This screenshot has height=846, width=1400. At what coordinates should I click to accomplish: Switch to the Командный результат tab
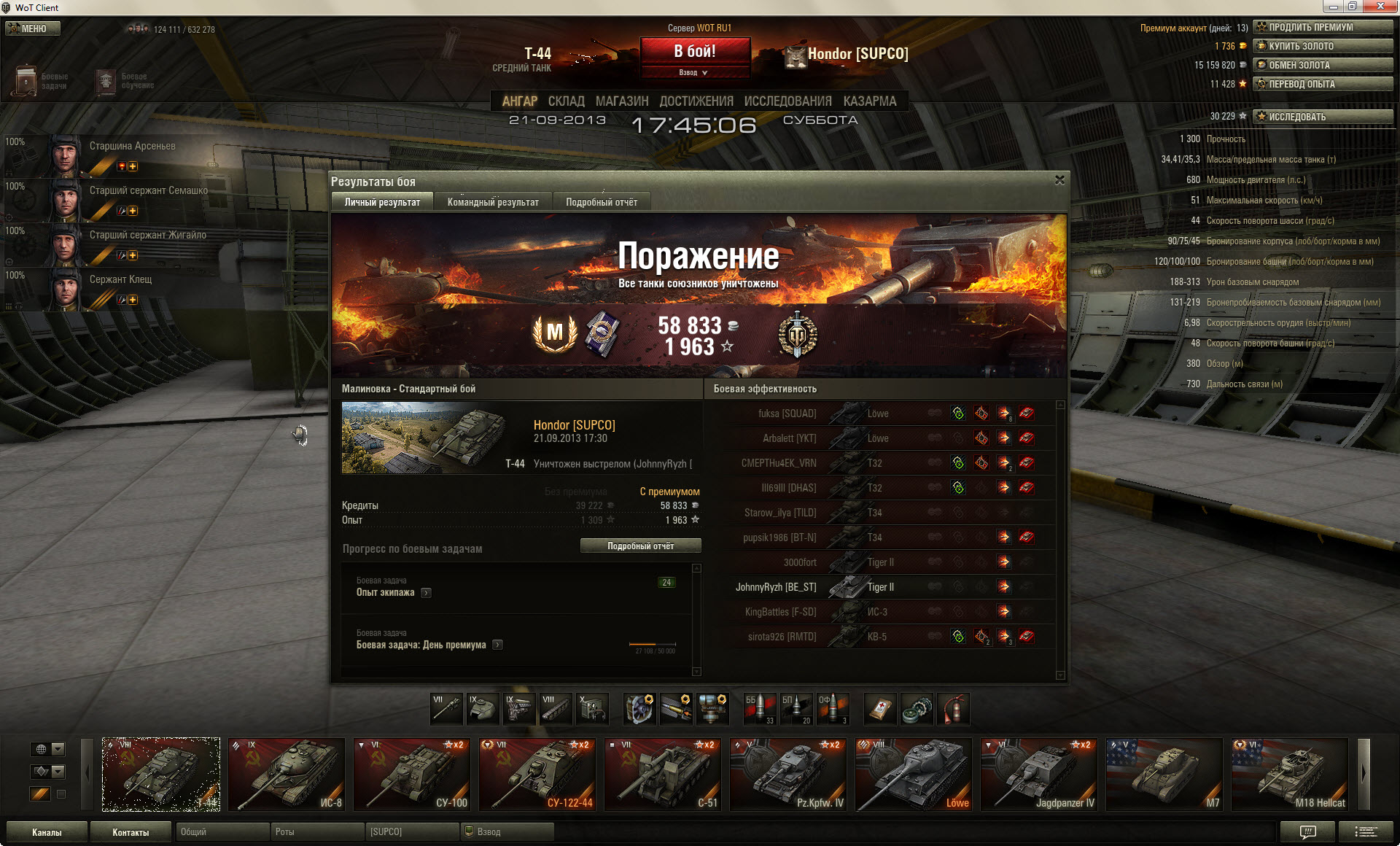pos(493,202)
